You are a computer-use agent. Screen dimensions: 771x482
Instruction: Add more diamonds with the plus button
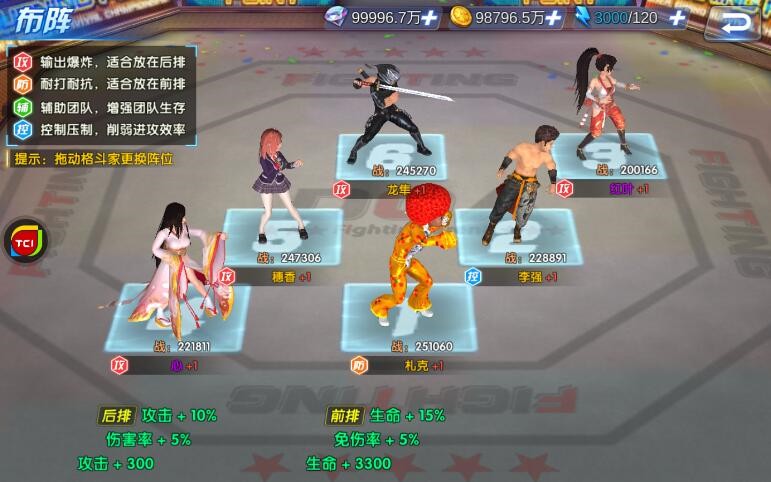(429, 17)
